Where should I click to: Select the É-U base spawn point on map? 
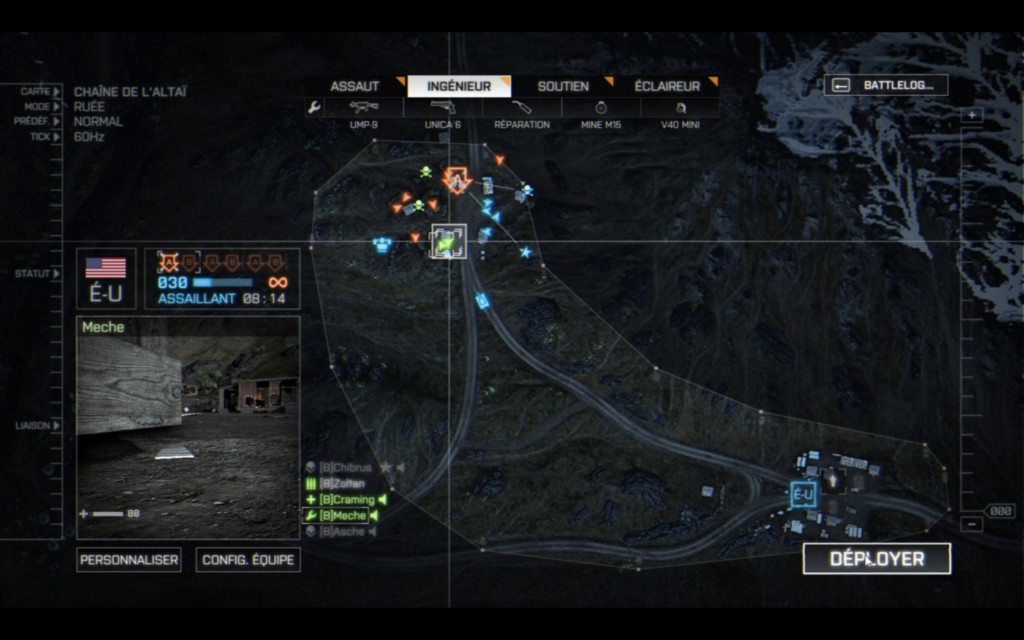pyautogui.click(x=802, y=494)
